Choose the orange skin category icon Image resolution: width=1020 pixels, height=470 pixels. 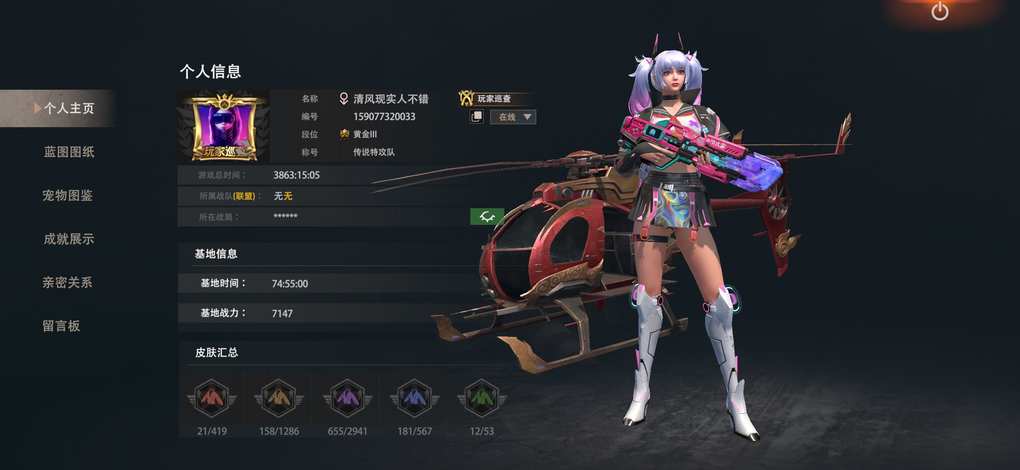coord(277,398)
